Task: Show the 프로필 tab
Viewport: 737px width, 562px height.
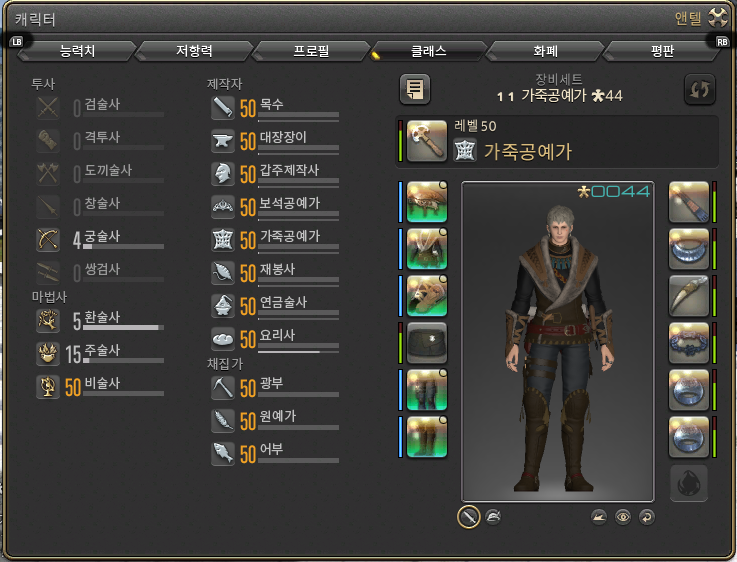Action: (312, 50)
